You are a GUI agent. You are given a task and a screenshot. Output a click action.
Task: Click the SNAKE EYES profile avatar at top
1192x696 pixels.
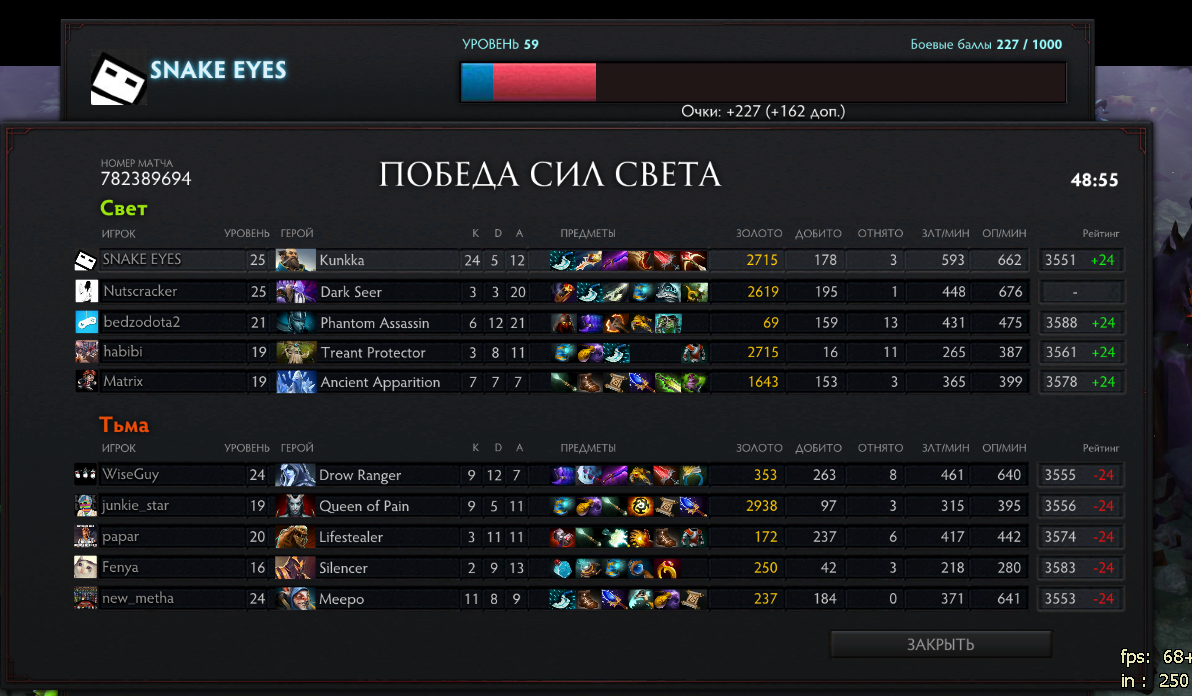[x=119, y=78]
